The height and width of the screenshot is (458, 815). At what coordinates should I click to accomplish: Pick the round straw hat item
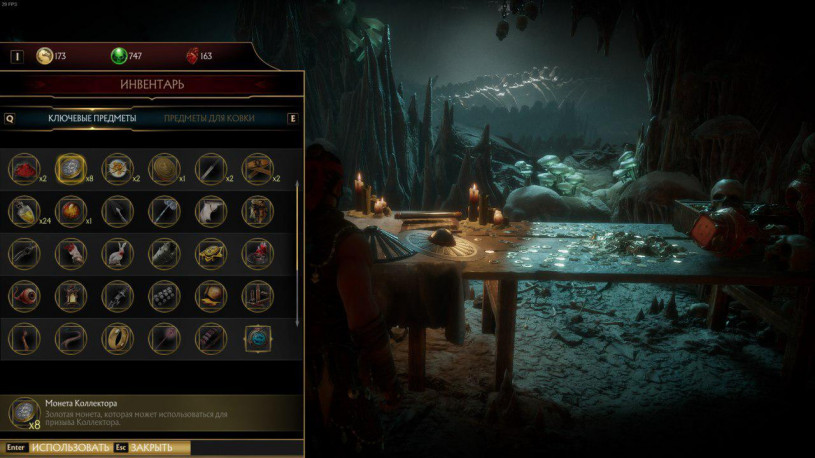point(164,169)
